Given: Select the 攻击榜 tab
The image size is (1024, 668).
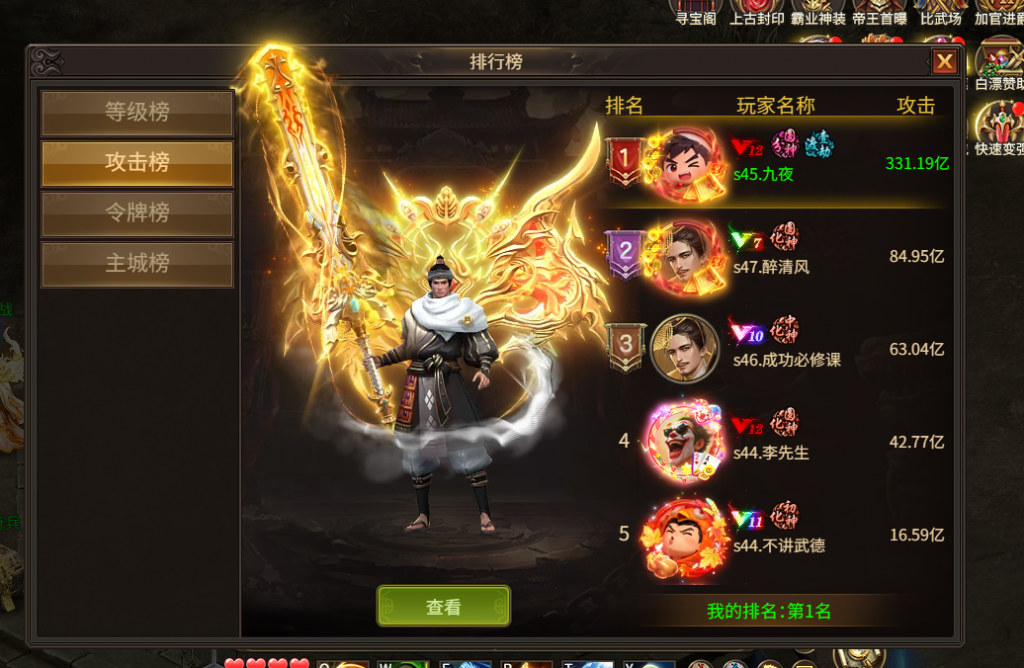Looking at the screenshot, I should tap(137, 163).
